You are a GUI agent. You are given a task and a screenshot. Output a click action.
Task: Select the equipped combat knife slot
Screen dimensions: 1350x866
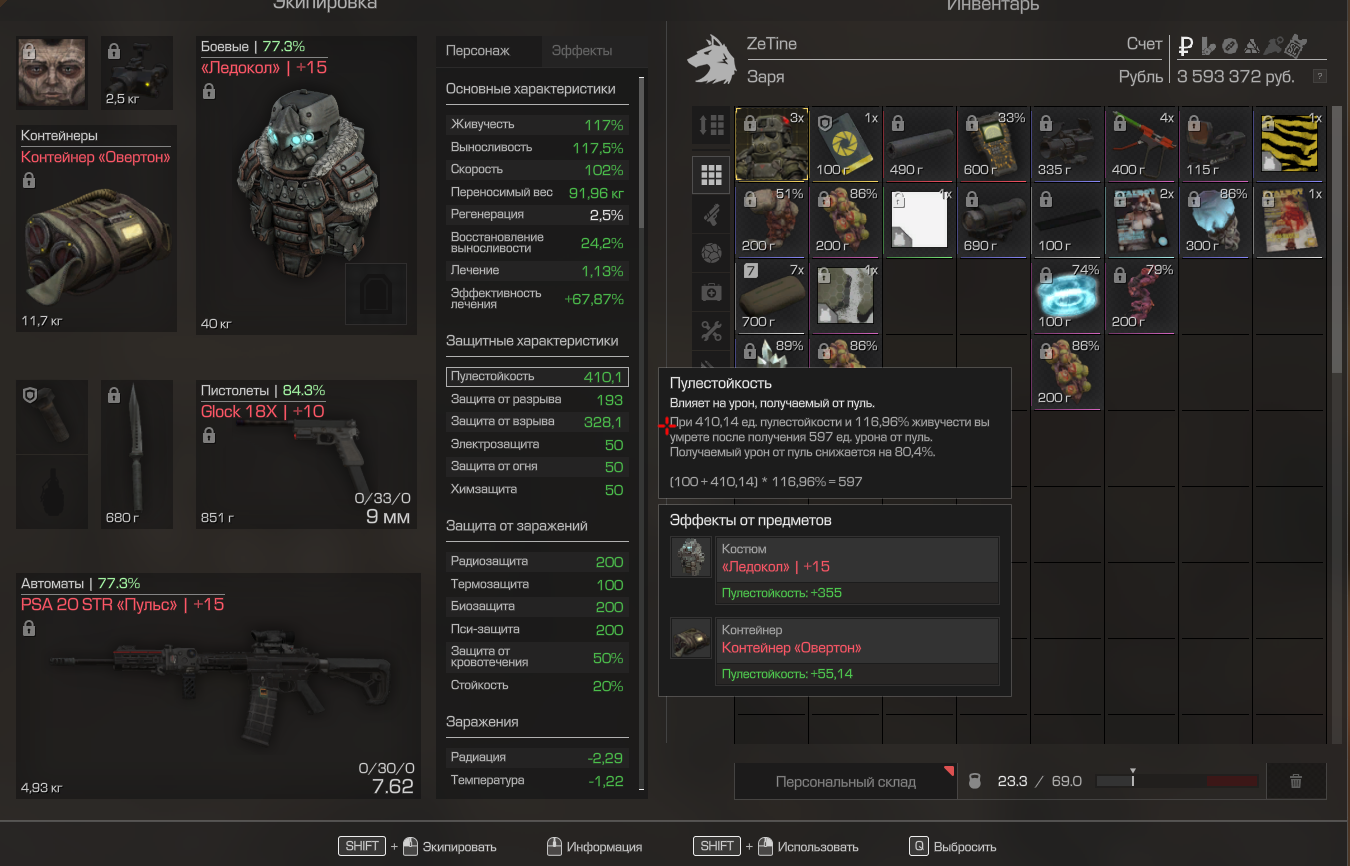click(x=137, y=455)
